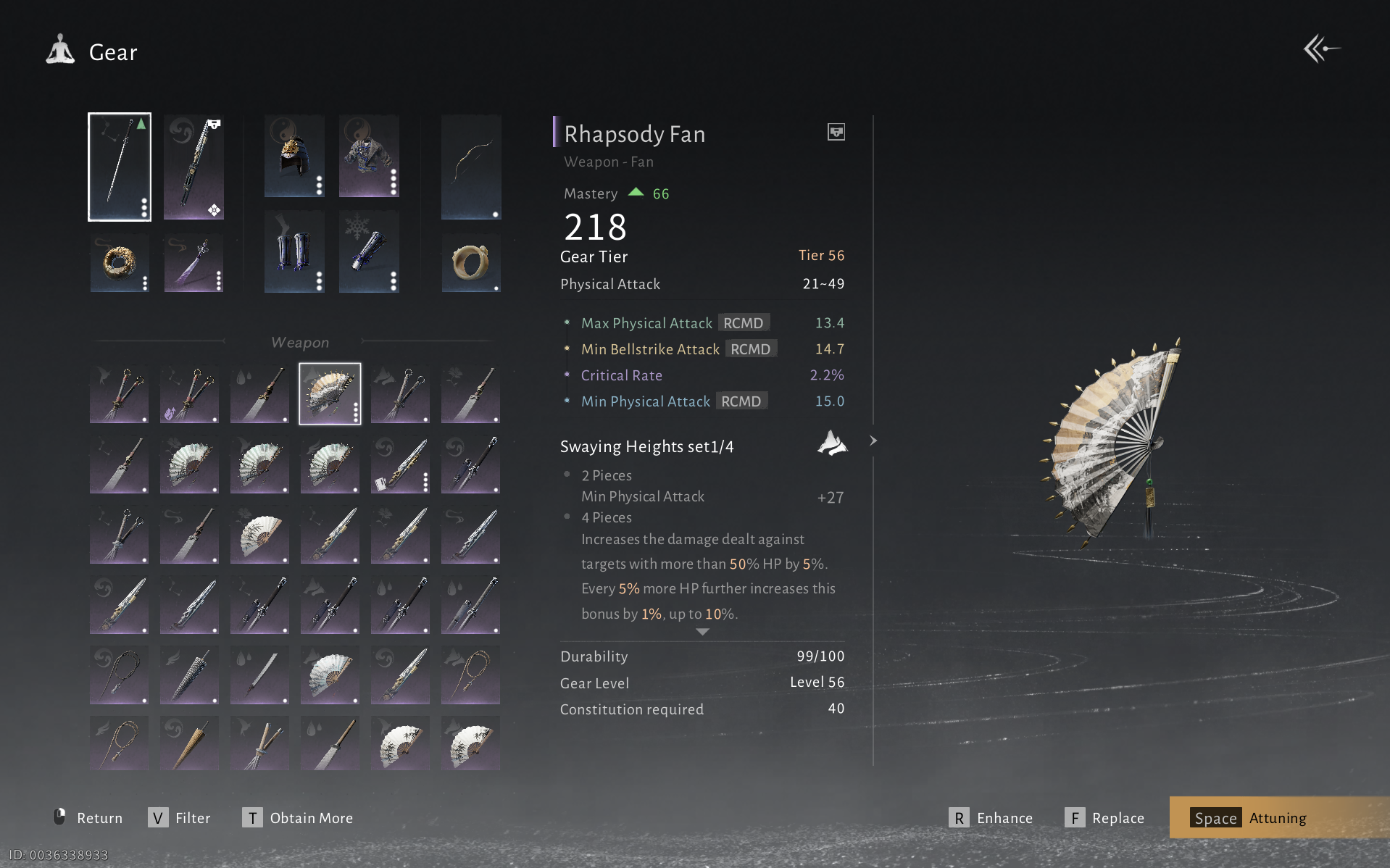1390x868 pixels.
Task: Select the jade thumb ring slot
Action: [471, 263]
